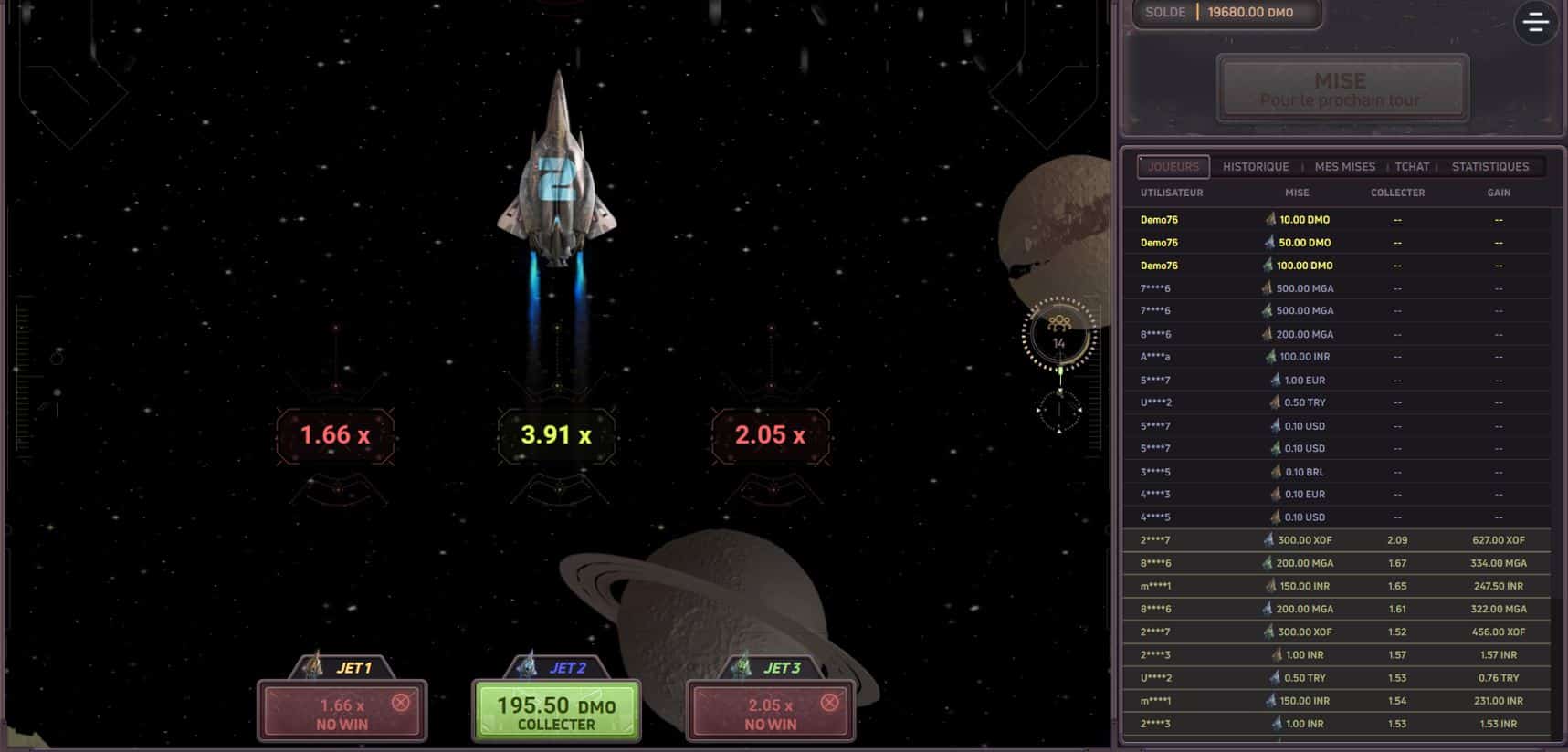Open the Historique tab
Viewport: 1568px width, 752px height.
tap(1256, 167)
